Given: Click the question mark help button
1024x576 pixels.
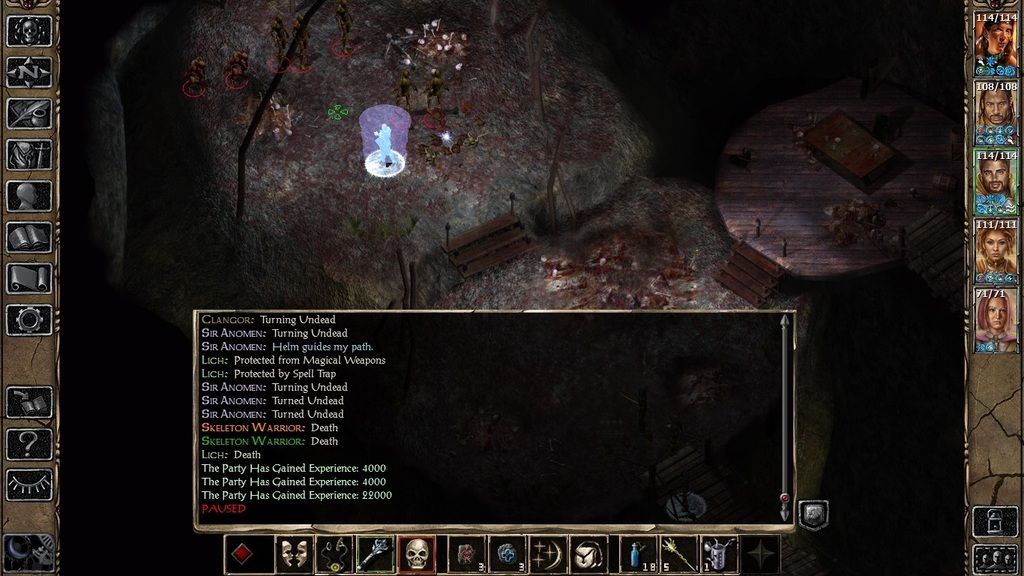Looking at the screenshot, I should click(x=29, y=443).
